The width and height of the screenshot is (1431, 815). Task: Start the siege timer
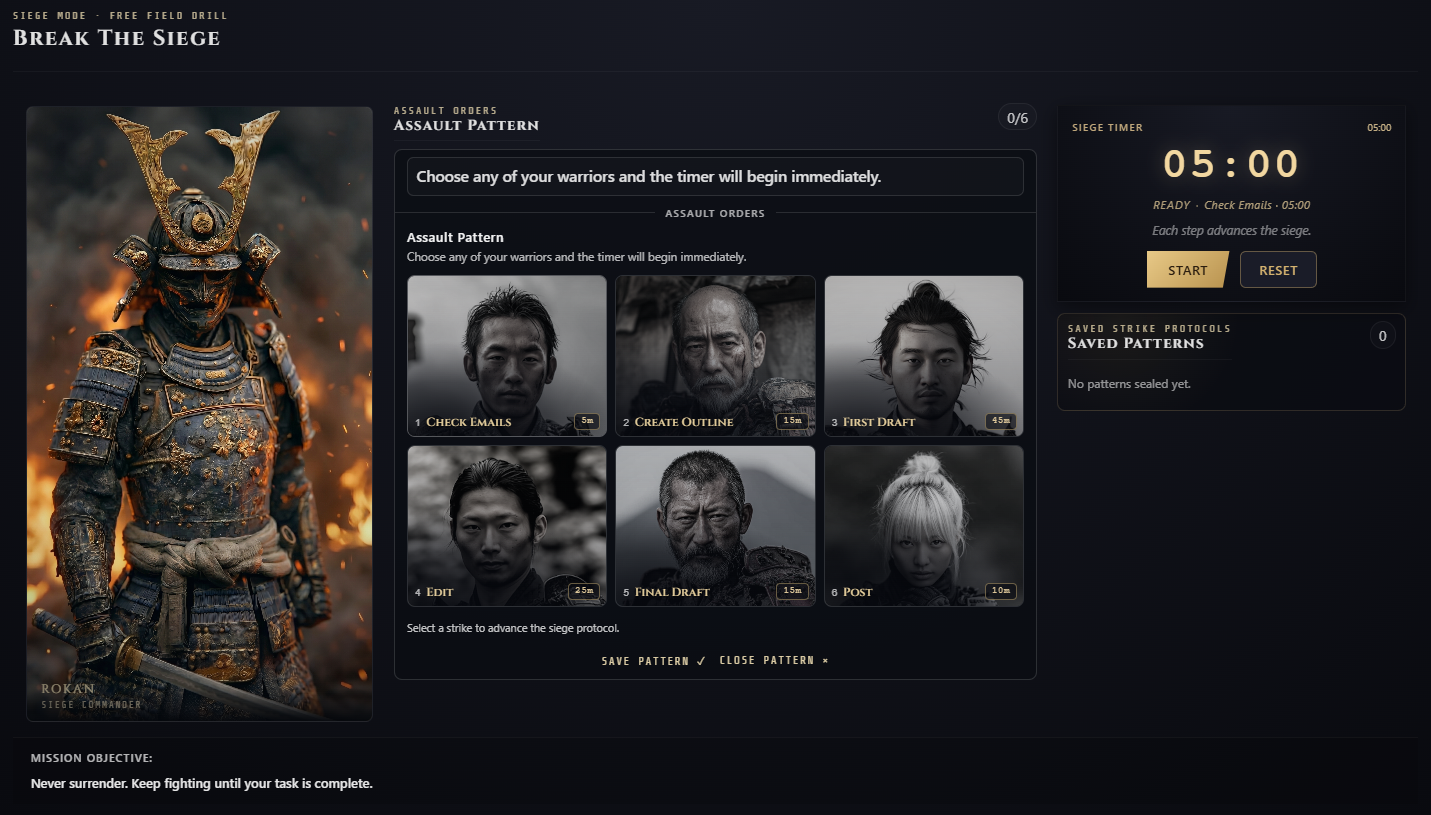coord(1187,269)
